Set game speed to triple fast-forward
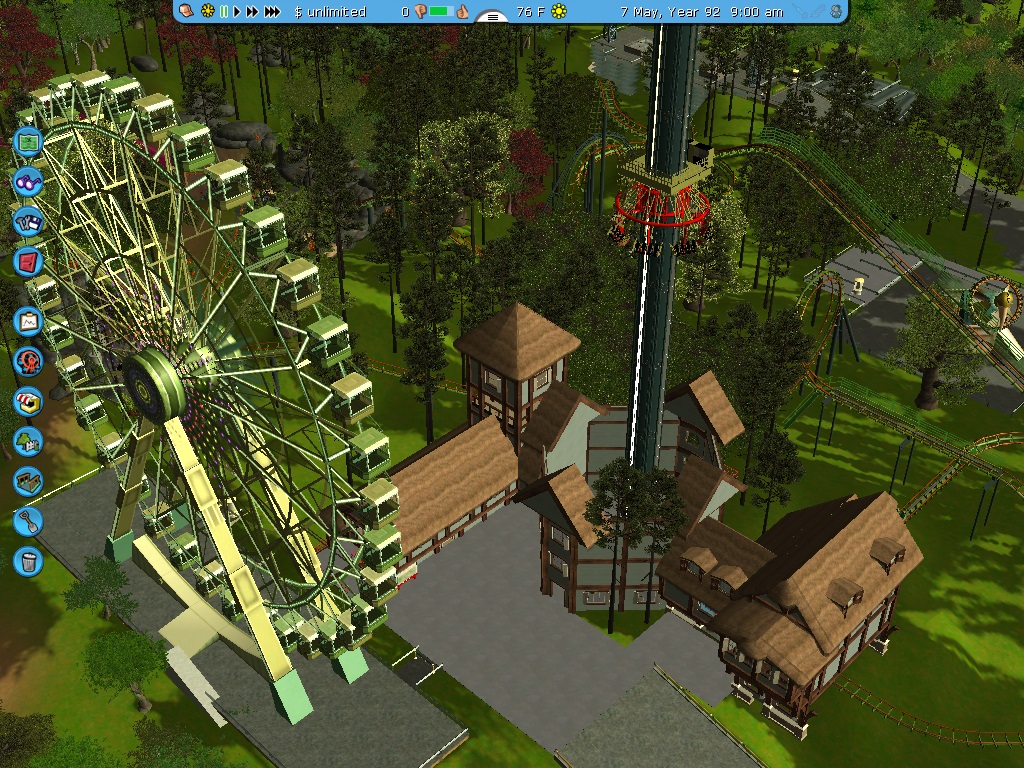The image size is (1024, 768). 273,12
